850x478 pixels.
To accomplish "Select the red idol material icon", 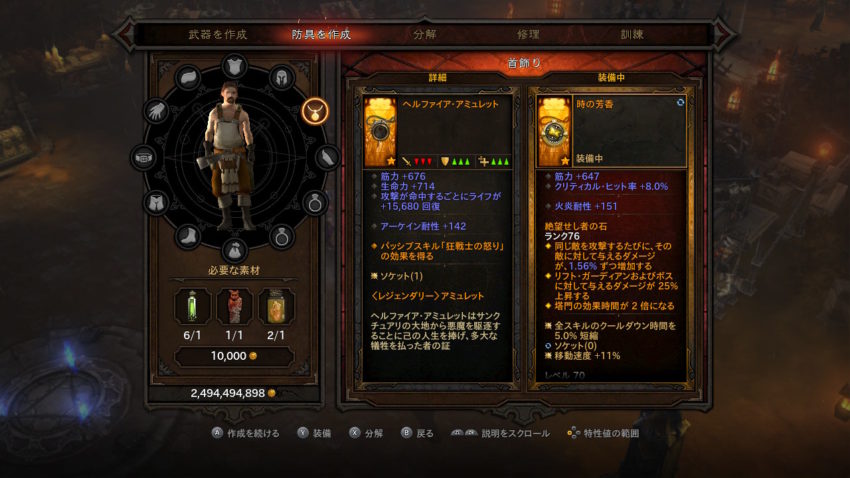I will (234, 306).
